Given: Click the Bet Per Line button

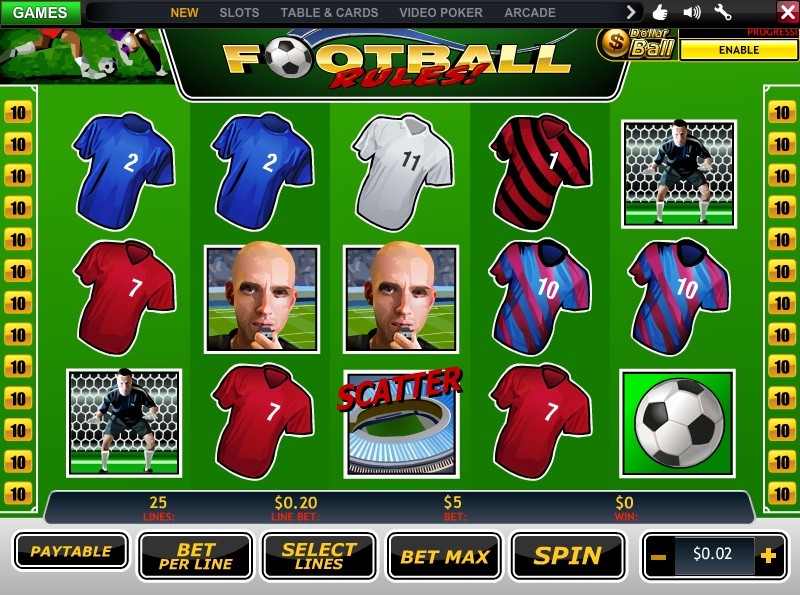Looking at the screenshot, I should point(195,556).
